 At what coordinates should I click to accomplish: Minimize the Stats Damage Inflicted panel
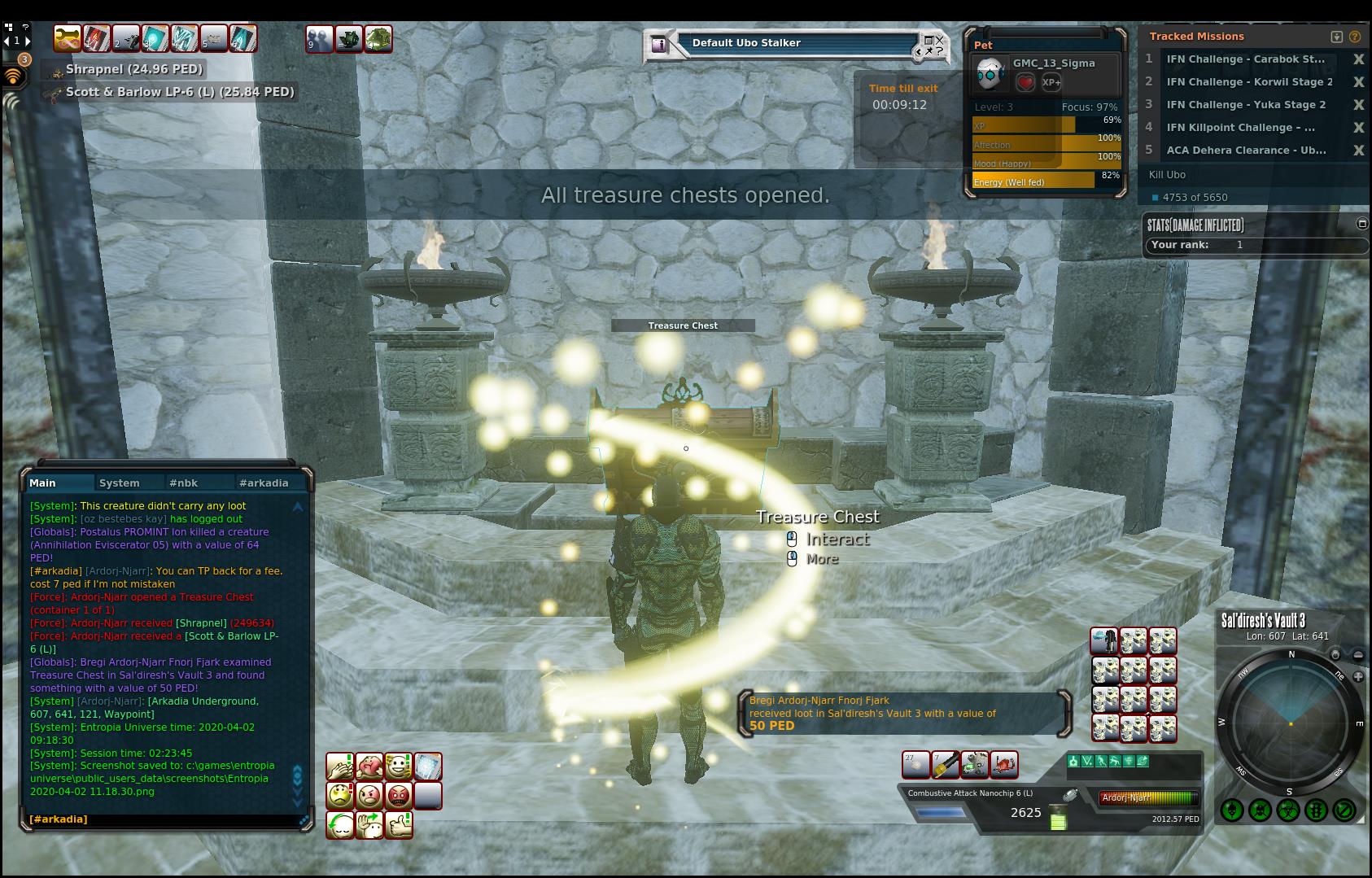(x=1362, y=224)
